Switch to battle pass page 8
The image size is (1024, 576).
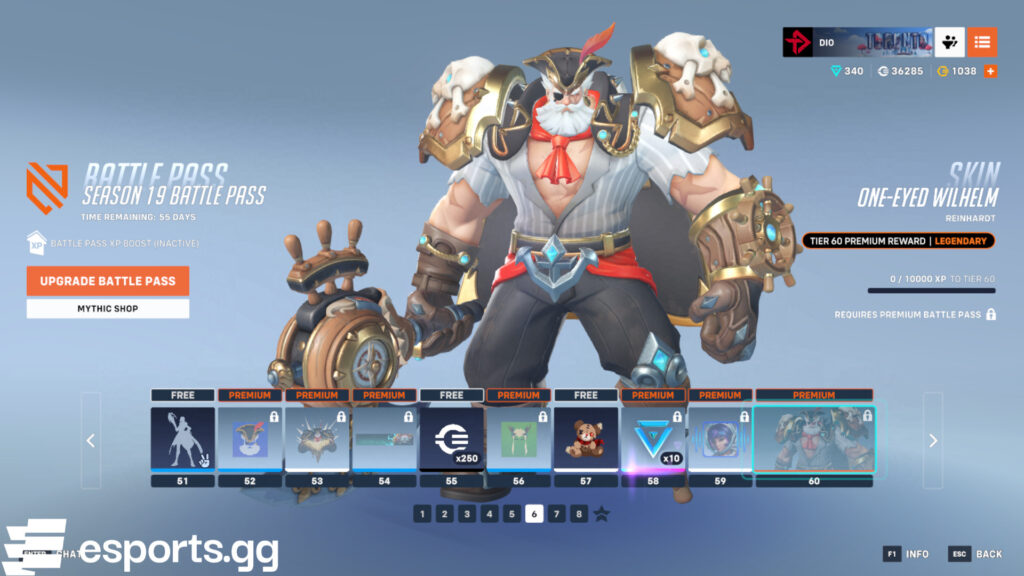coord(579,514)
